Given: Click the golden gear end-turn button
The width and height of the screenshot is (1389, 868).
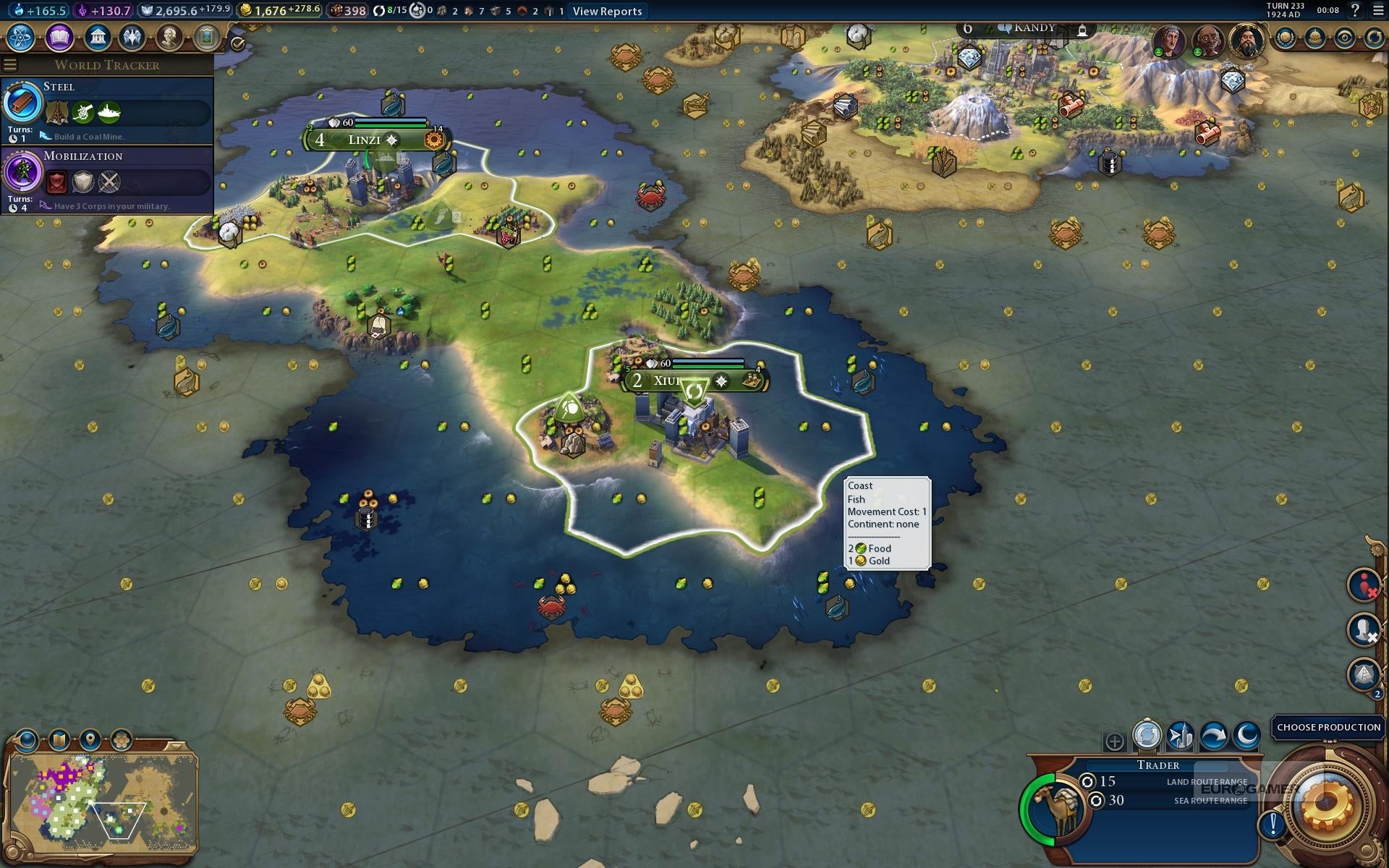Looking at the screenshot, I should coord(1327,805).
